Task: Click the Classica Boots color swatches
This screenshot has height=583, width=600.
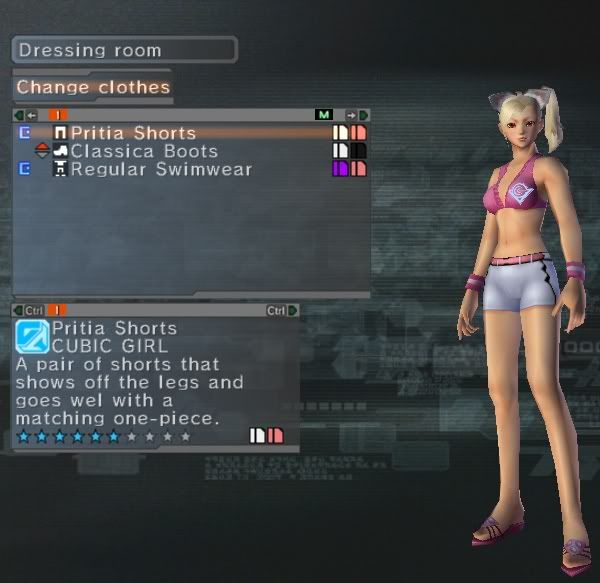Action: (x=349, y=151)
